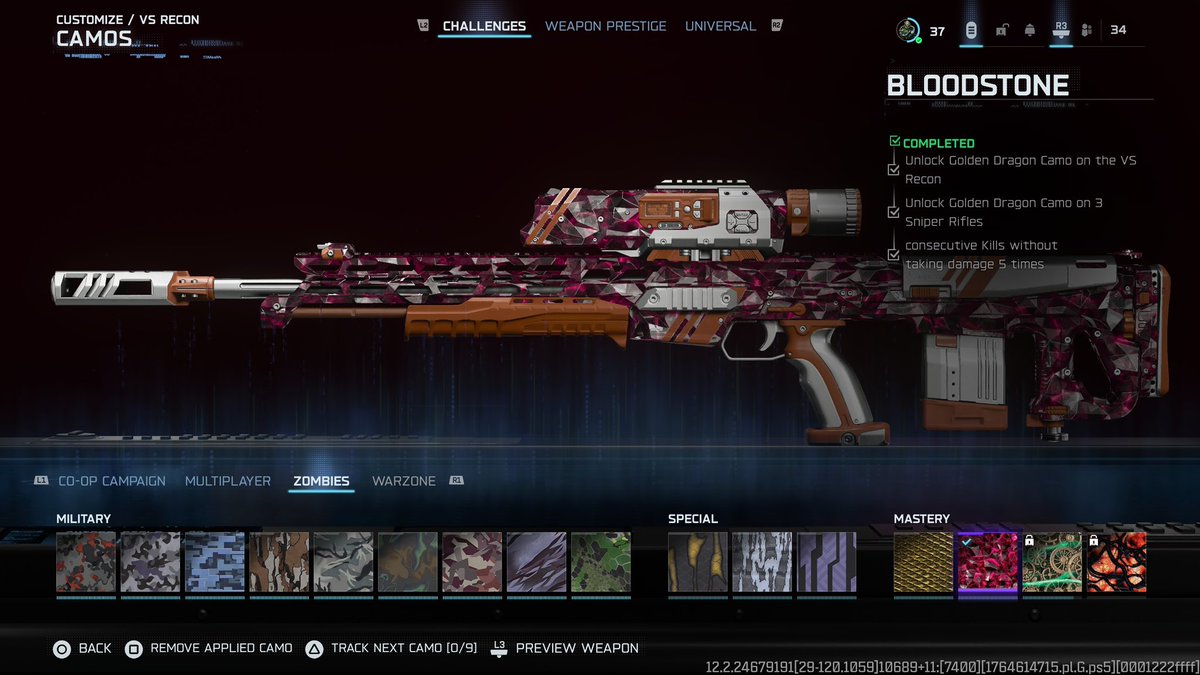Select the purple striped special camo
Screen dimensions: 1200x675
(x=826, y=562)
